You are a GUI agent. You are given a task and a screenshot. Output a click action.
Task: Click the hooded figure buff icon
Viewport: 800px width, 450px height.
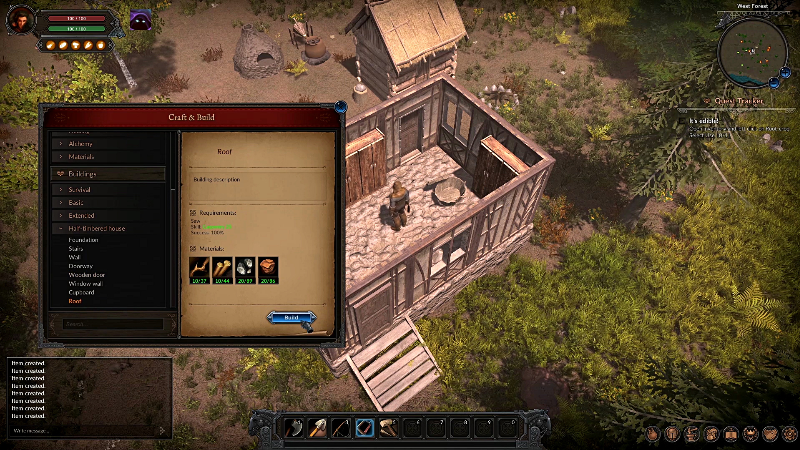coord(140,20)
